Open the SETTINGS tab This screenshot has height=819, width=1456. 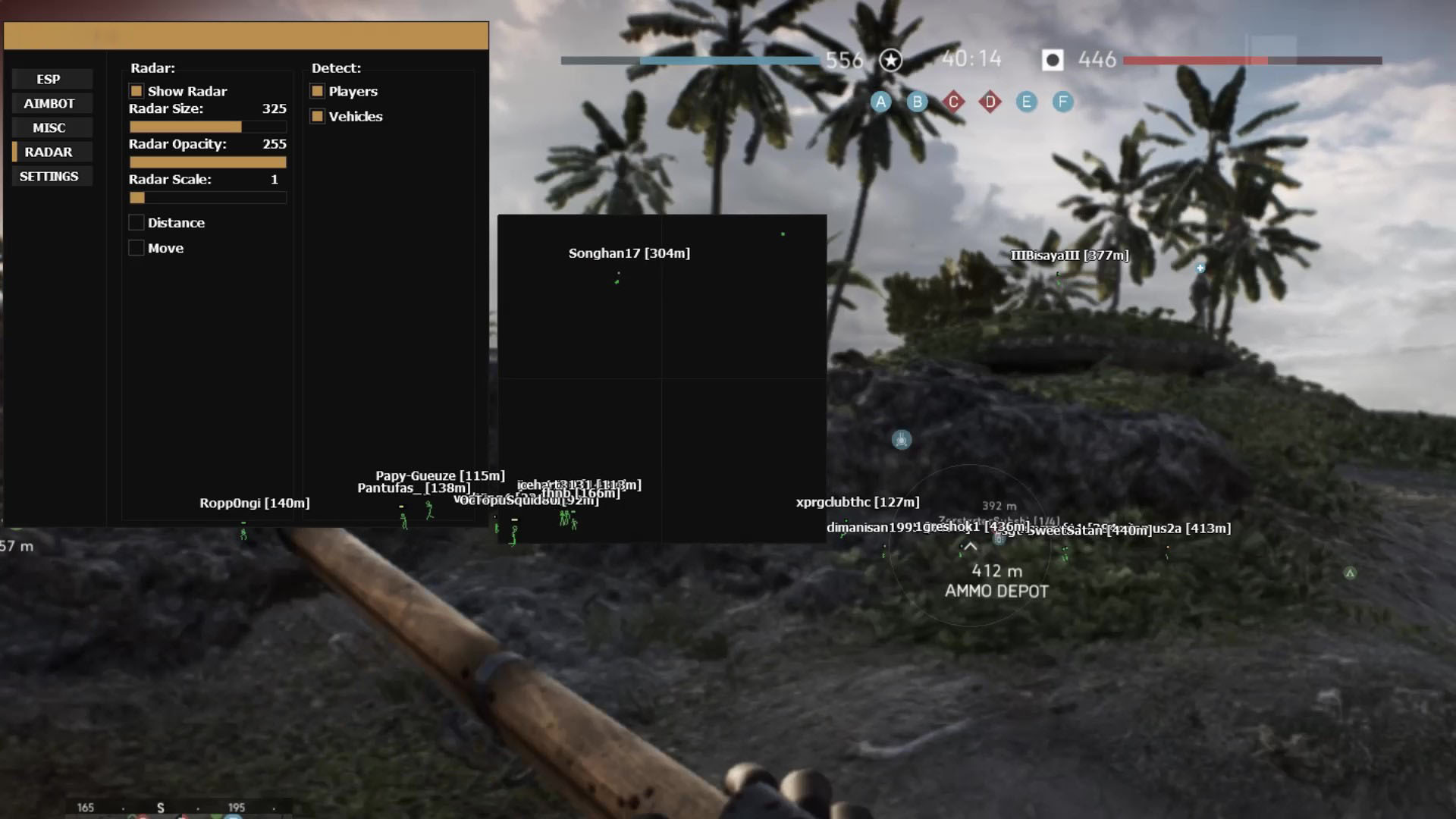[50, 176]
